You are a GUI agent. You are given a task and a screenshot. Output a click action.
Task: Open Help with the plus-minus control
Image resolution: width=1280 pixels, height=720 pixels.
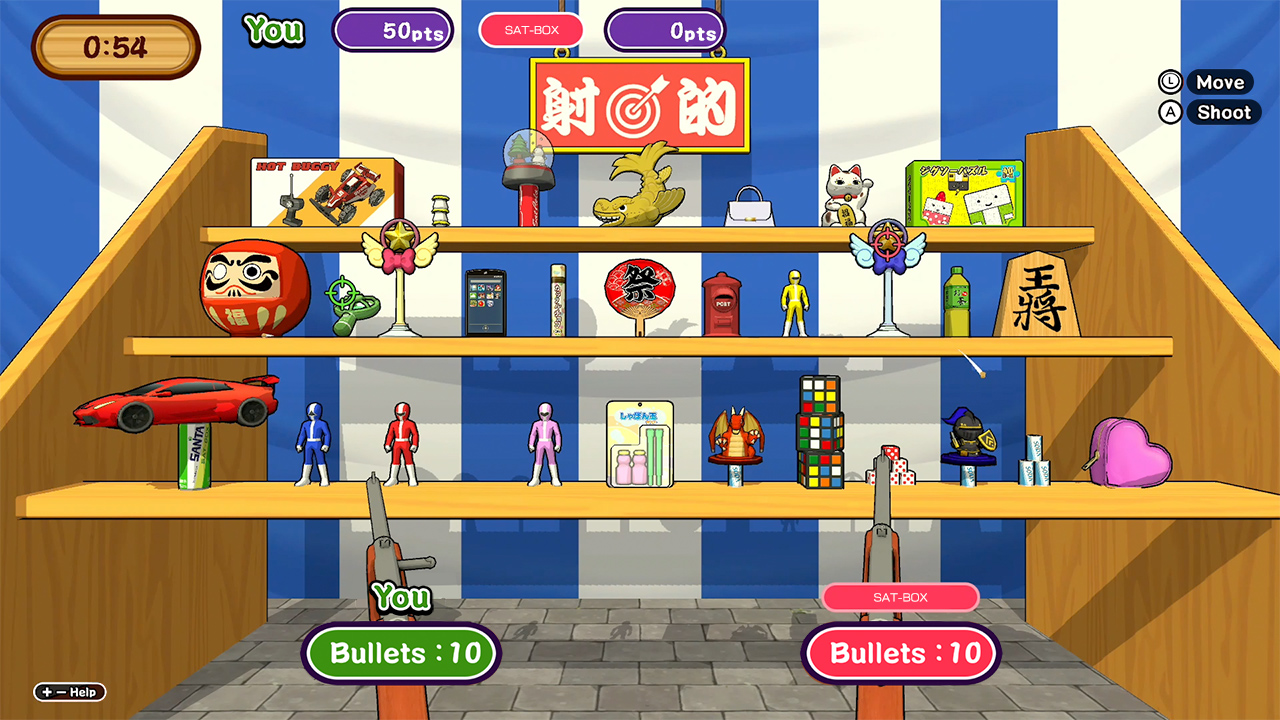[68, 691]
